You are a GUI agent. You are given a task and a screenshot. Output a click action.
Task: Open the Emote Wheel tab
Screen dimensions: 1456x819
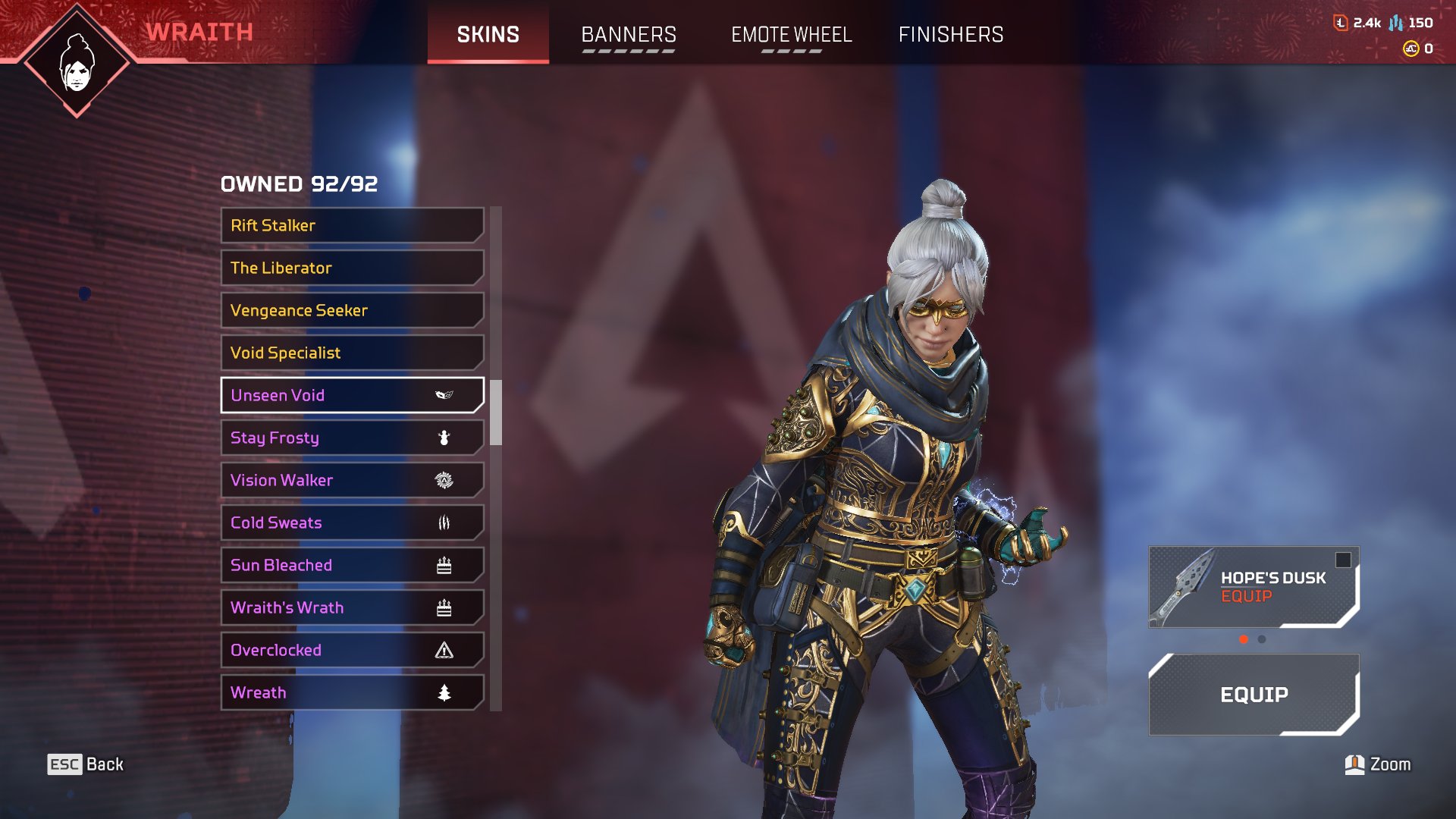pyautogui.click(x=791, y=35)
